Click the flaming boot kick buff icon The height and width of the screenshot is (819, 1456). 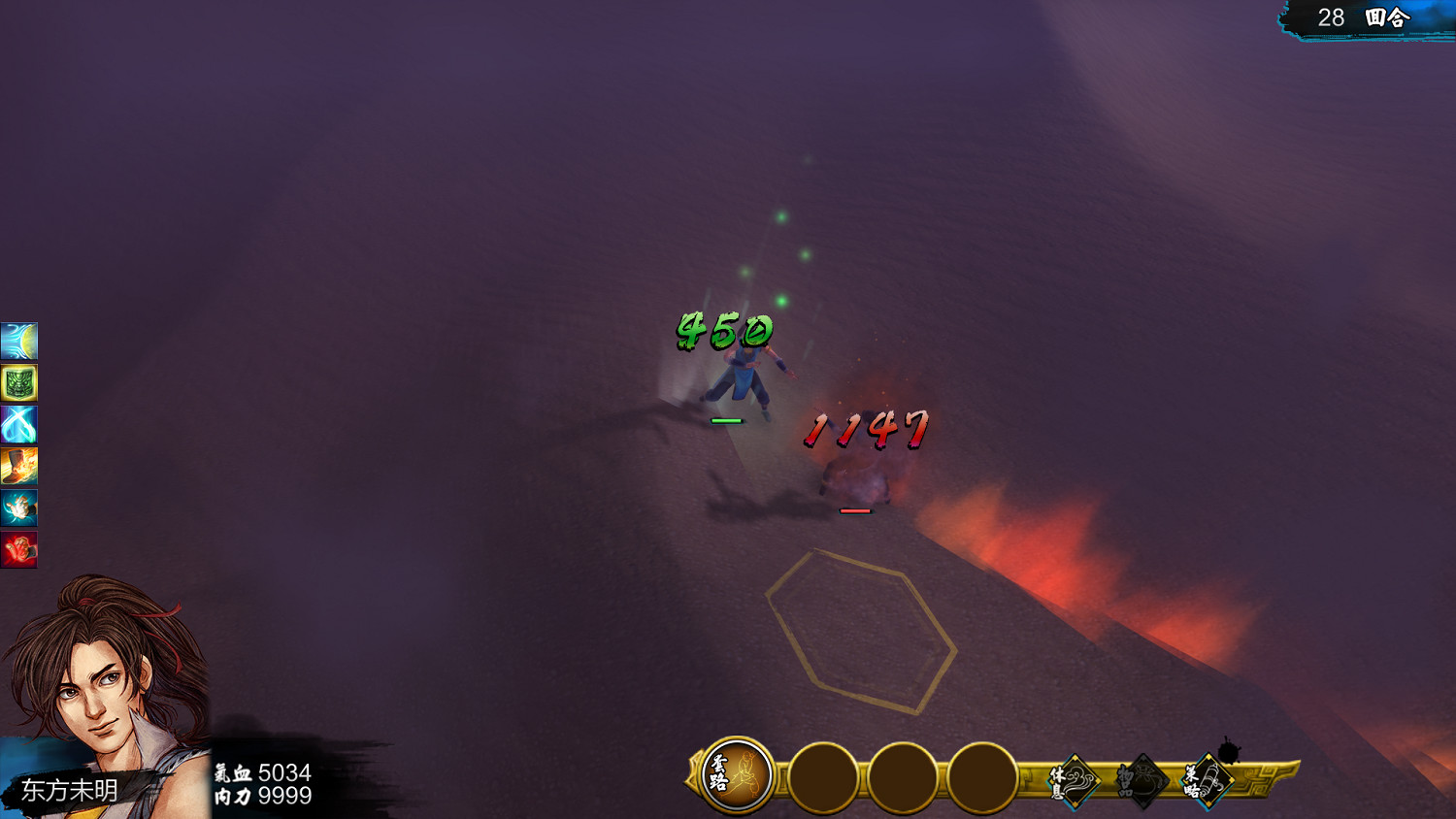click(18, 467)
